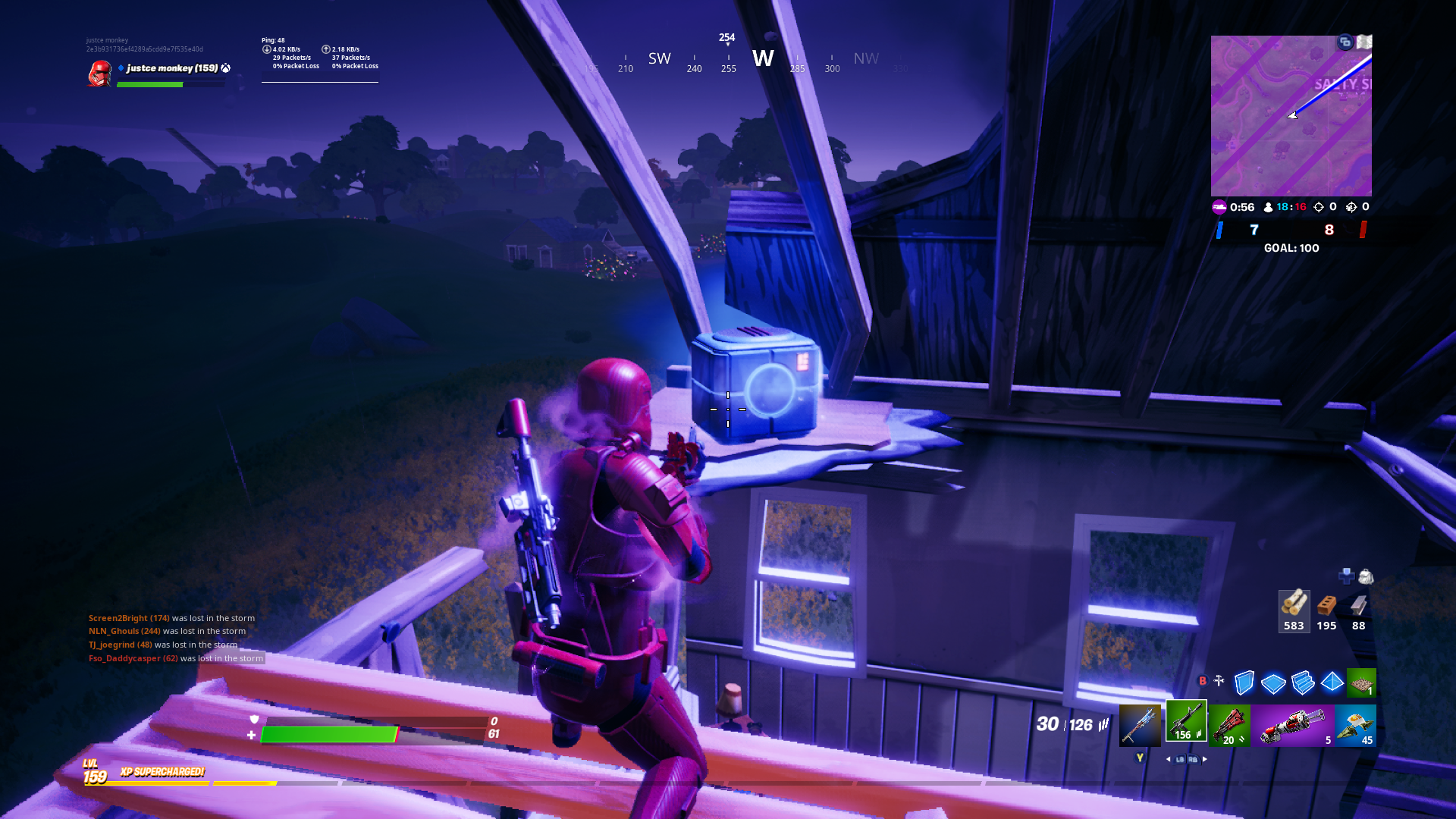Select the stairs build piece icon
The height and width of the screenshot is (819, 1456).
(x=1303, y=681)
